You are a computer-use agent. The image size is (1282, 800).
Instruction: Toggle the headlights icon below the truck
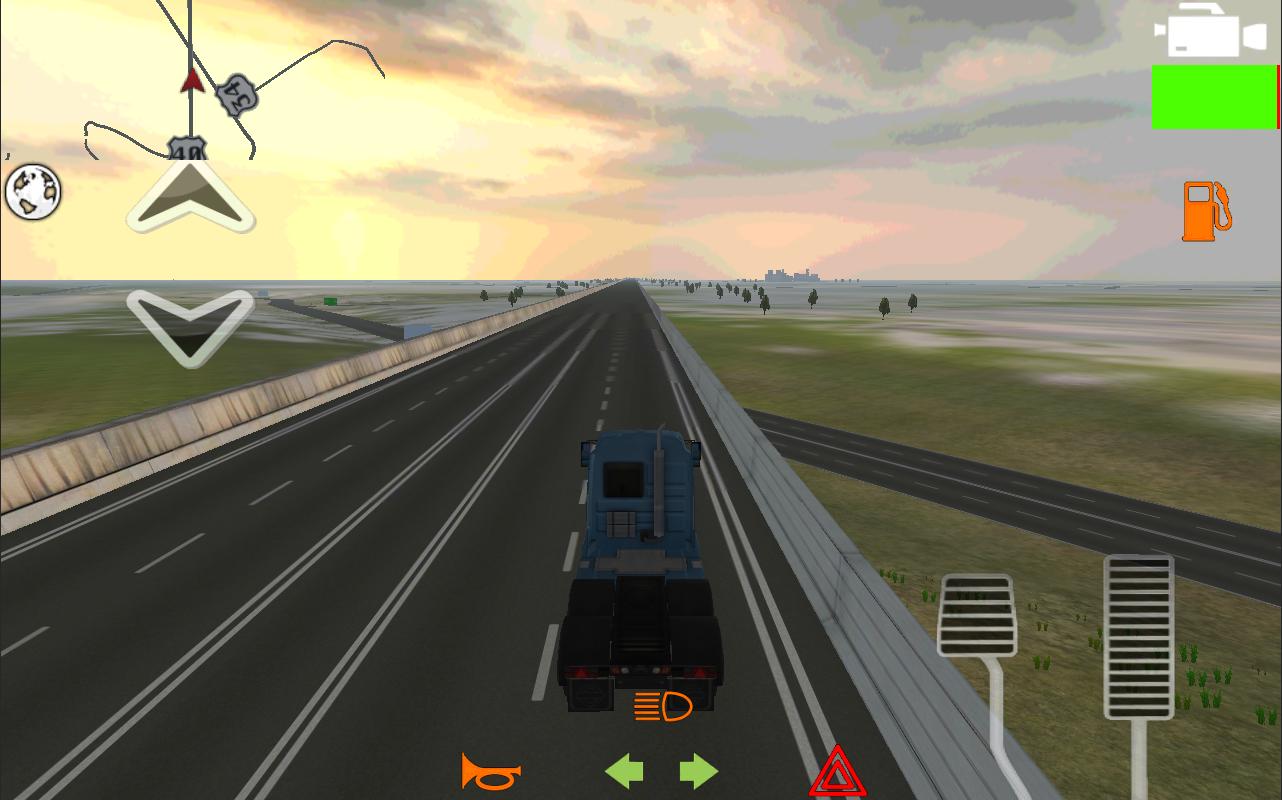662,707
